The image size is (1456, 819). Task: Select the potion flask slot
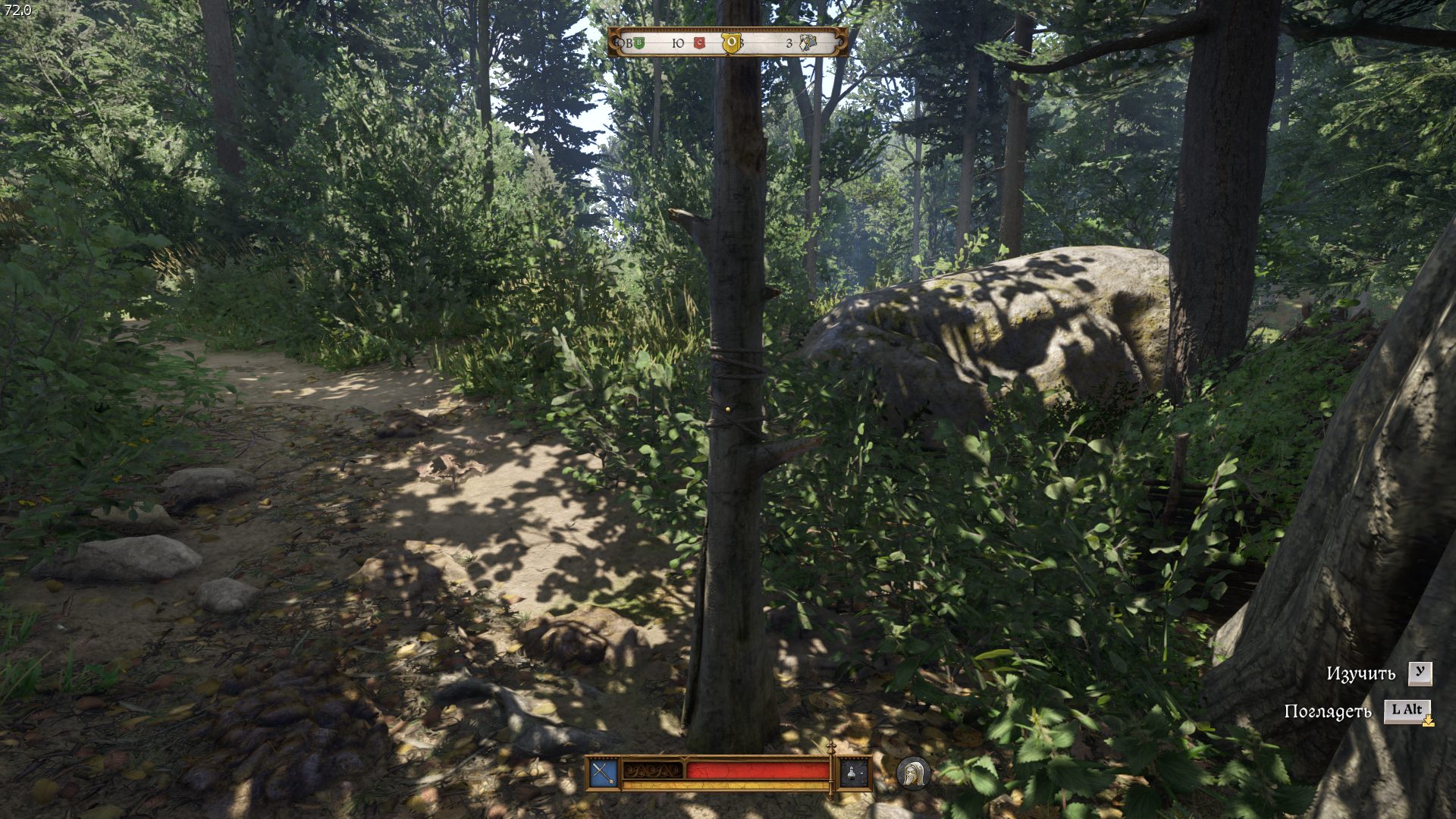tap(853, 773)
